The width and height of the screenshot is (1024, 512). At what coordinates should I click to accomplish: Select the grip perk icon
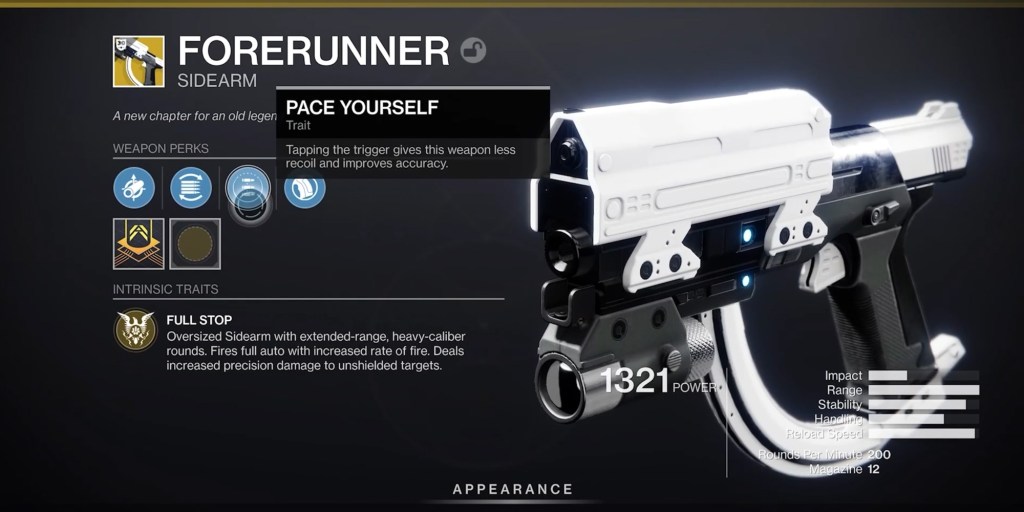coord(305,188)
